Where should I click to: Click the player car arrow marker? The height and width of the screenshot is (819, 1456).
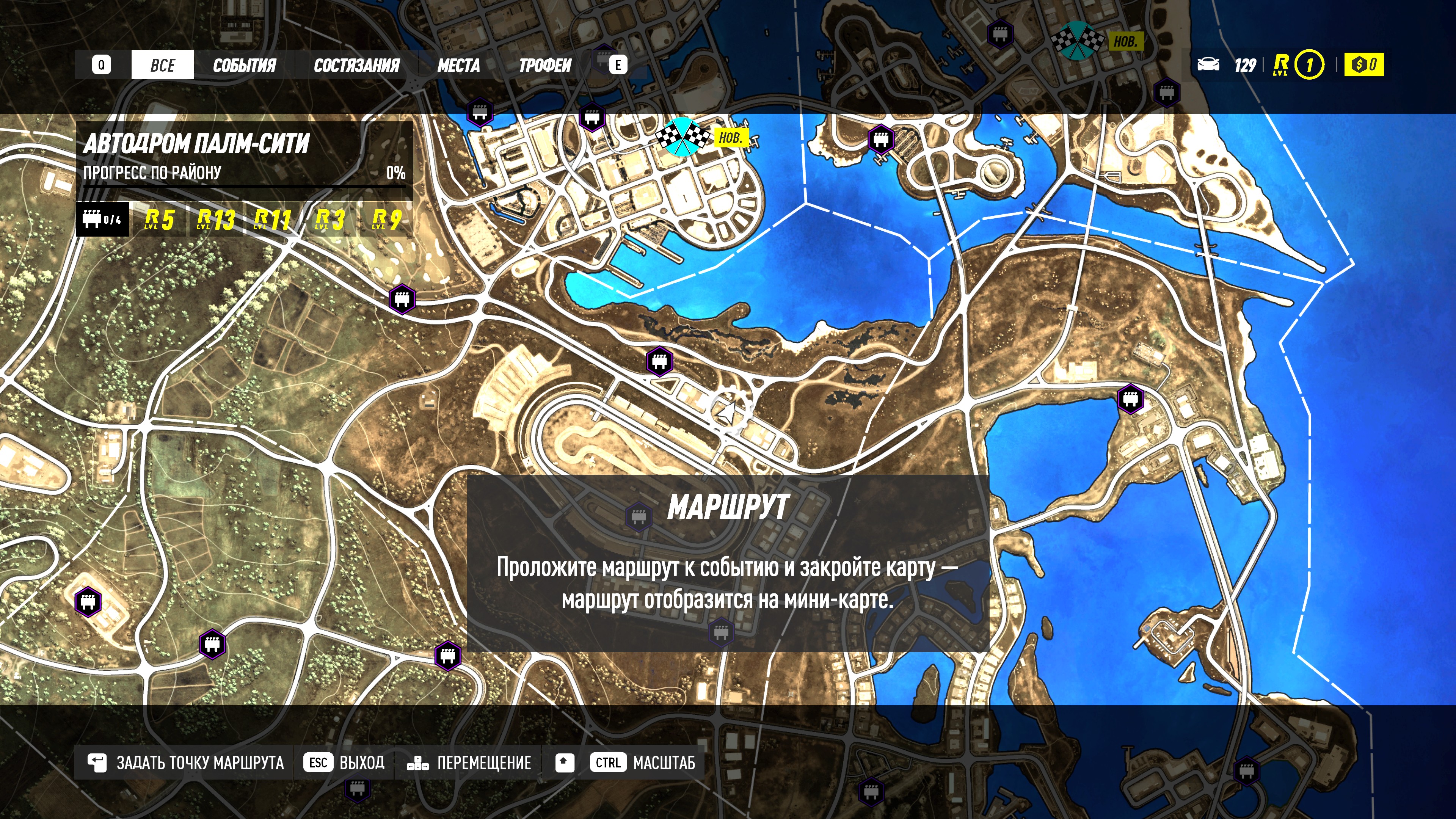click(729, 413)
